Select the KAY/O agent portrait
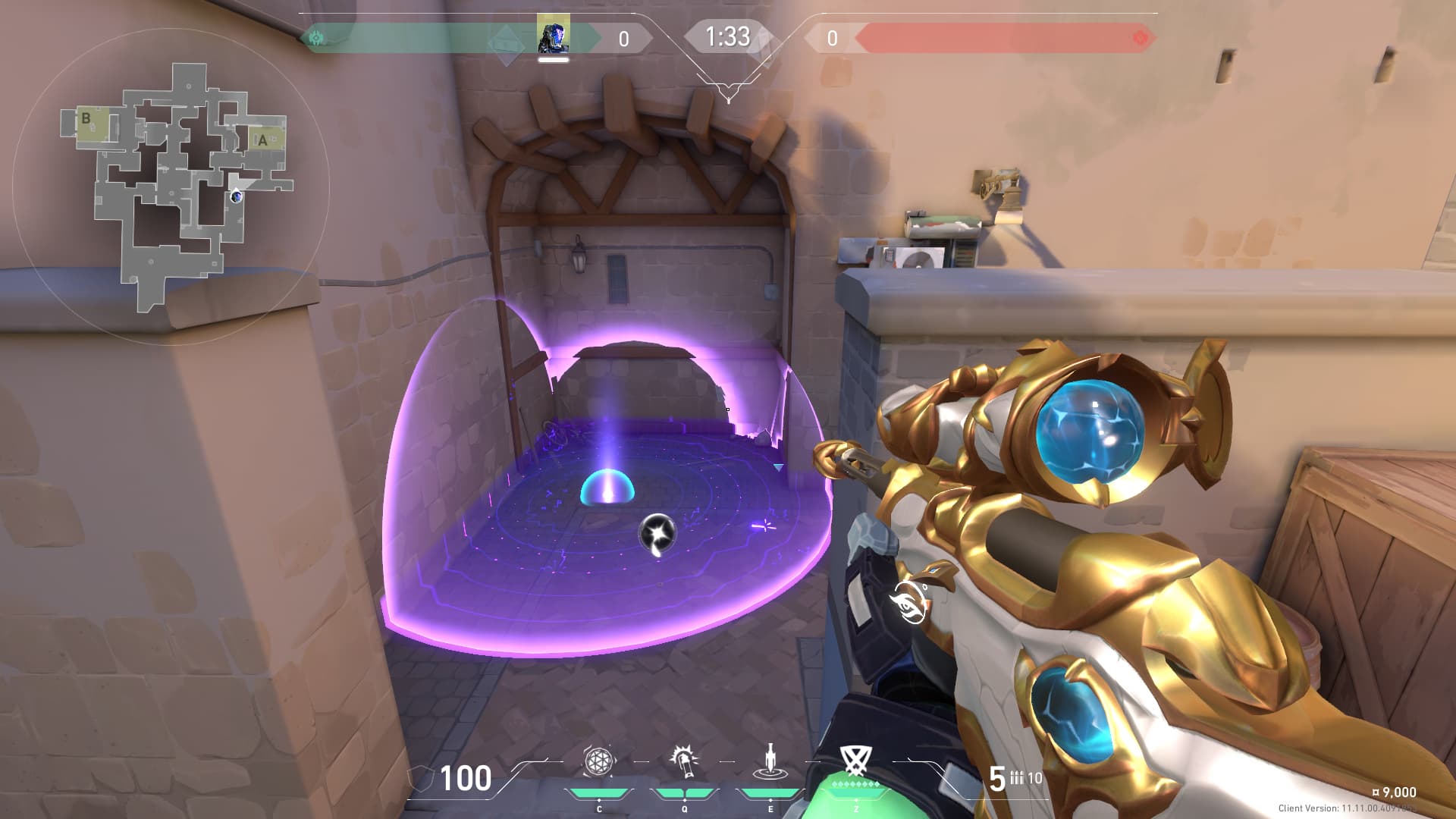Screen dimensions: 1456x819 coord(553,35)
